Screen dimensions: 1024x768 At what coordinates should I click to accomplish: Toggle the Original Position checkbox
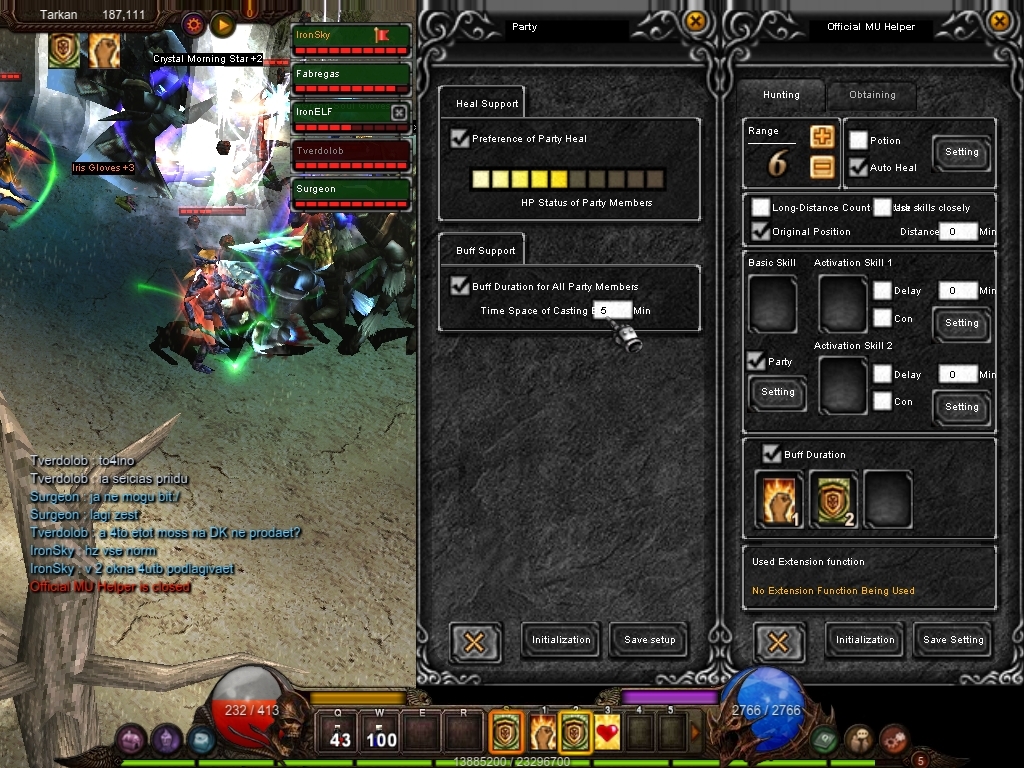[x=761, y=232]
